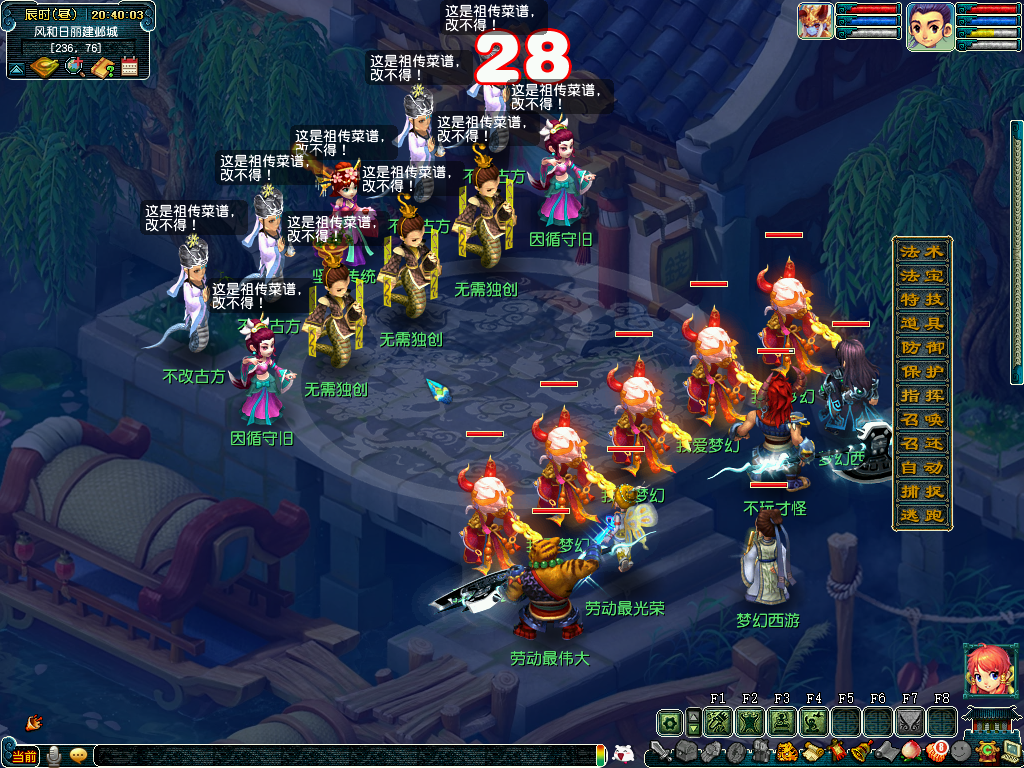Choose 召唤 (Summon) in the battle menu

coord(921,419)
